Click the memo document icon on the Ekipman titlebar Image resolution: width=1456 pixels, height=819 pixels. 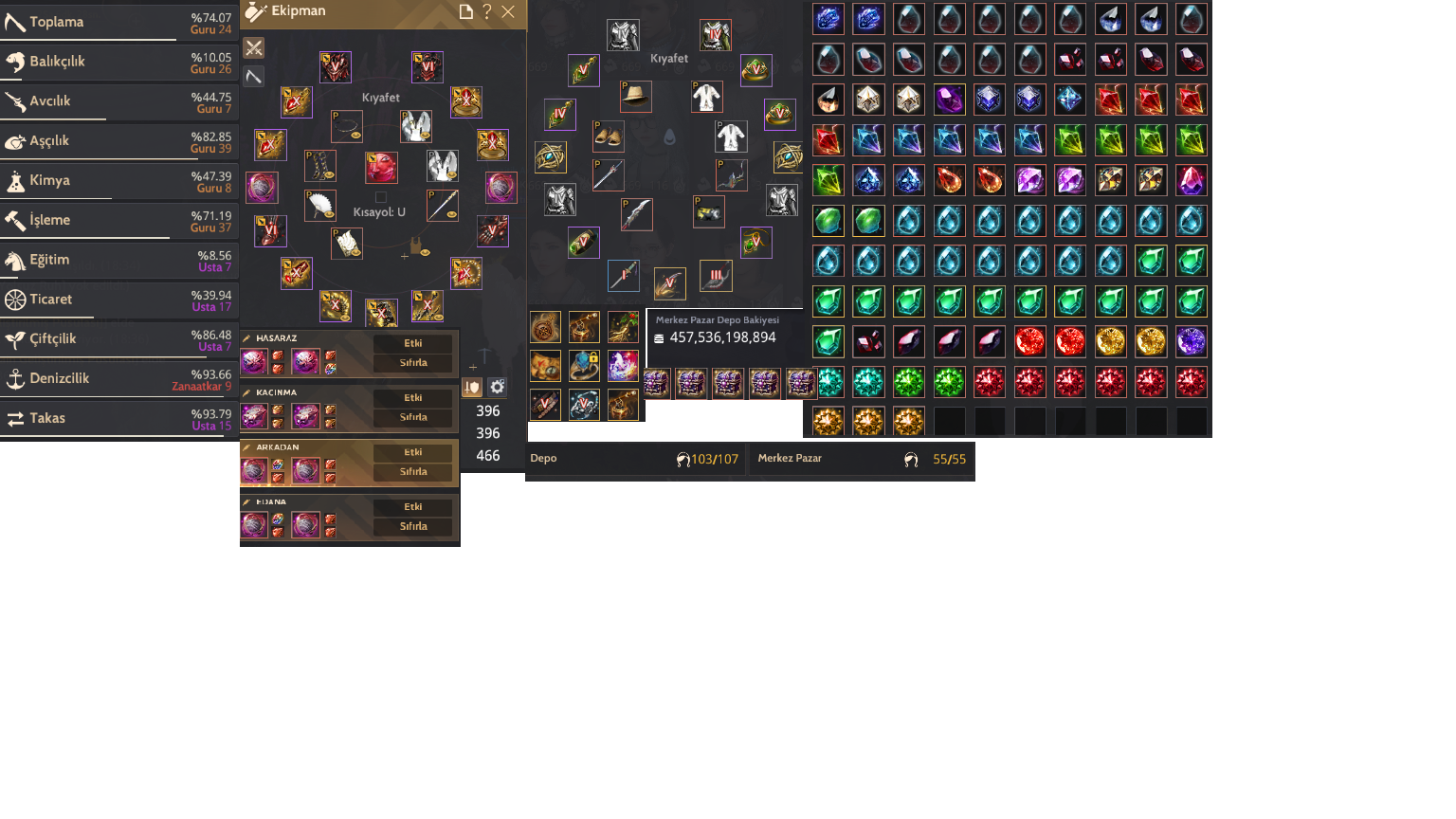pyautogui.click(x=464, y=12)
